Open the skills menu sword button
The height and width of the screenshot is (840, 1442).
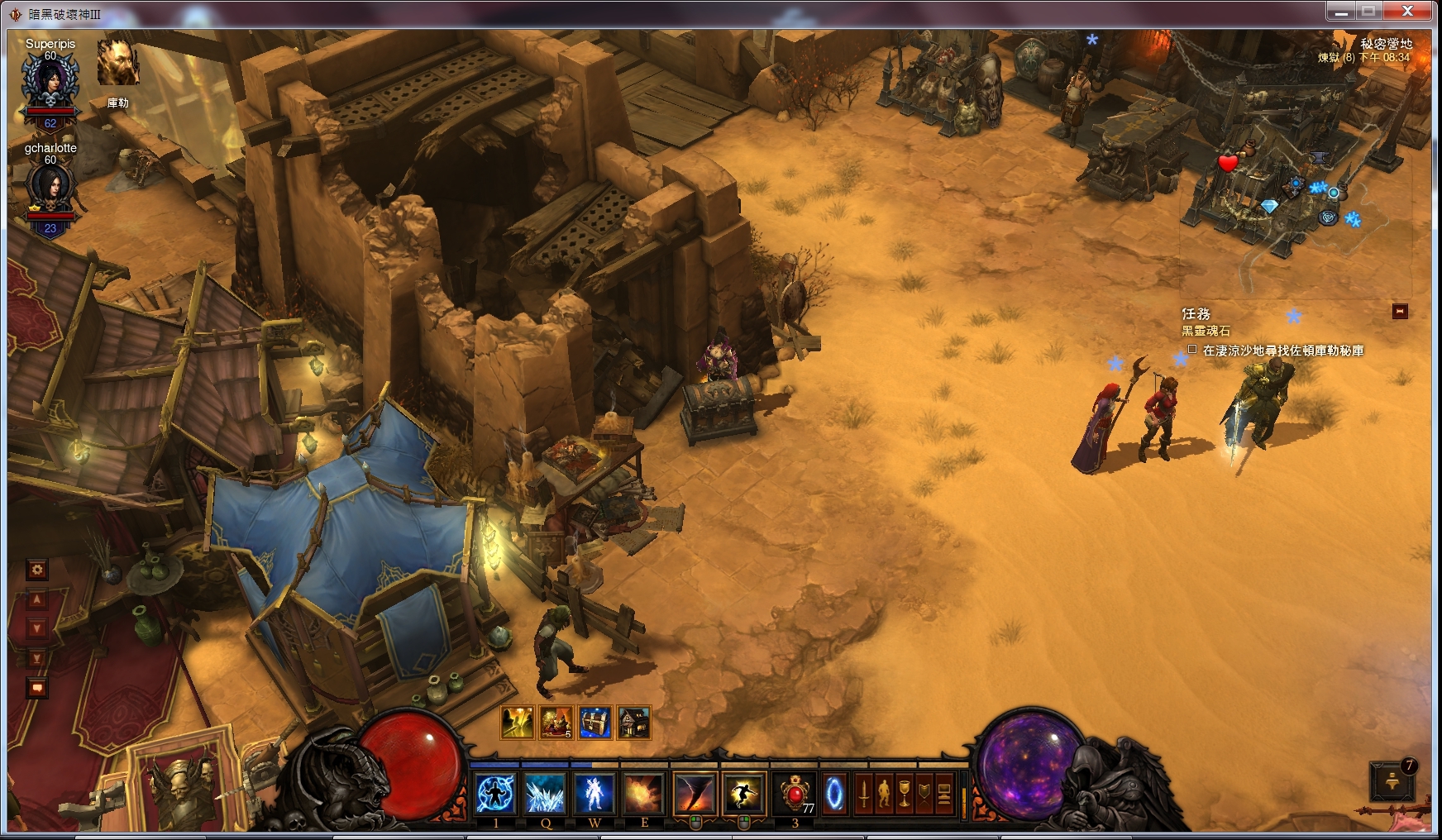point(864,795)
